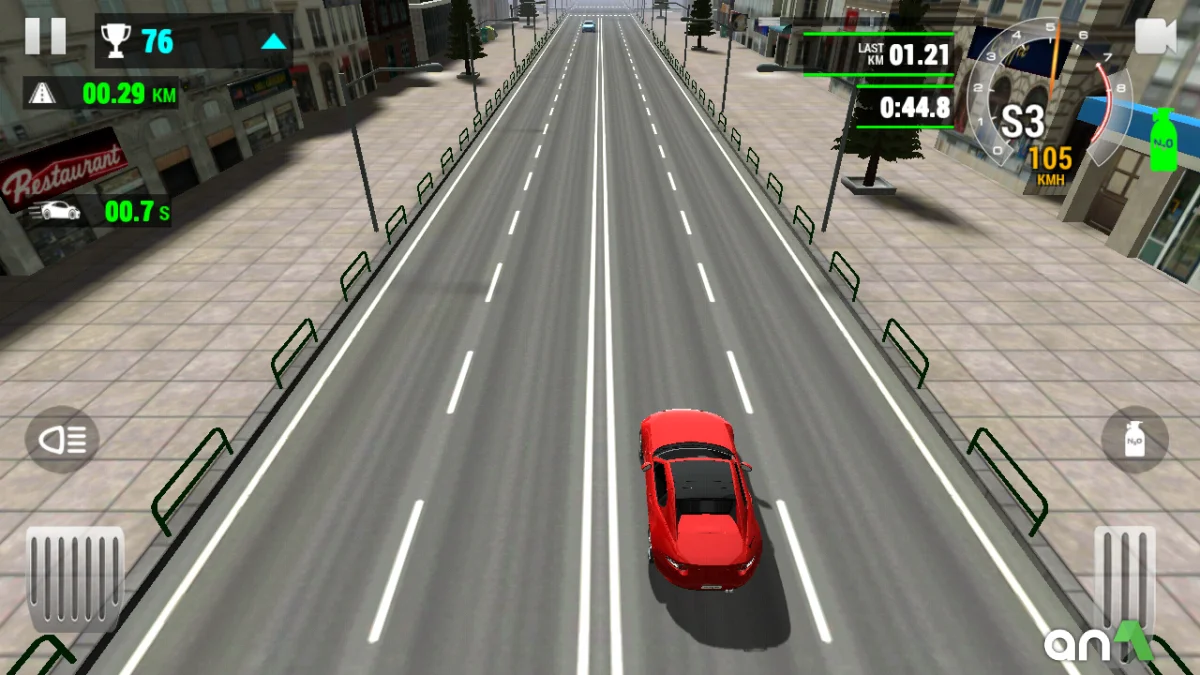This screenshot has width=1200, height=675.
Task: Switch the camera view
Action: 1156,37
